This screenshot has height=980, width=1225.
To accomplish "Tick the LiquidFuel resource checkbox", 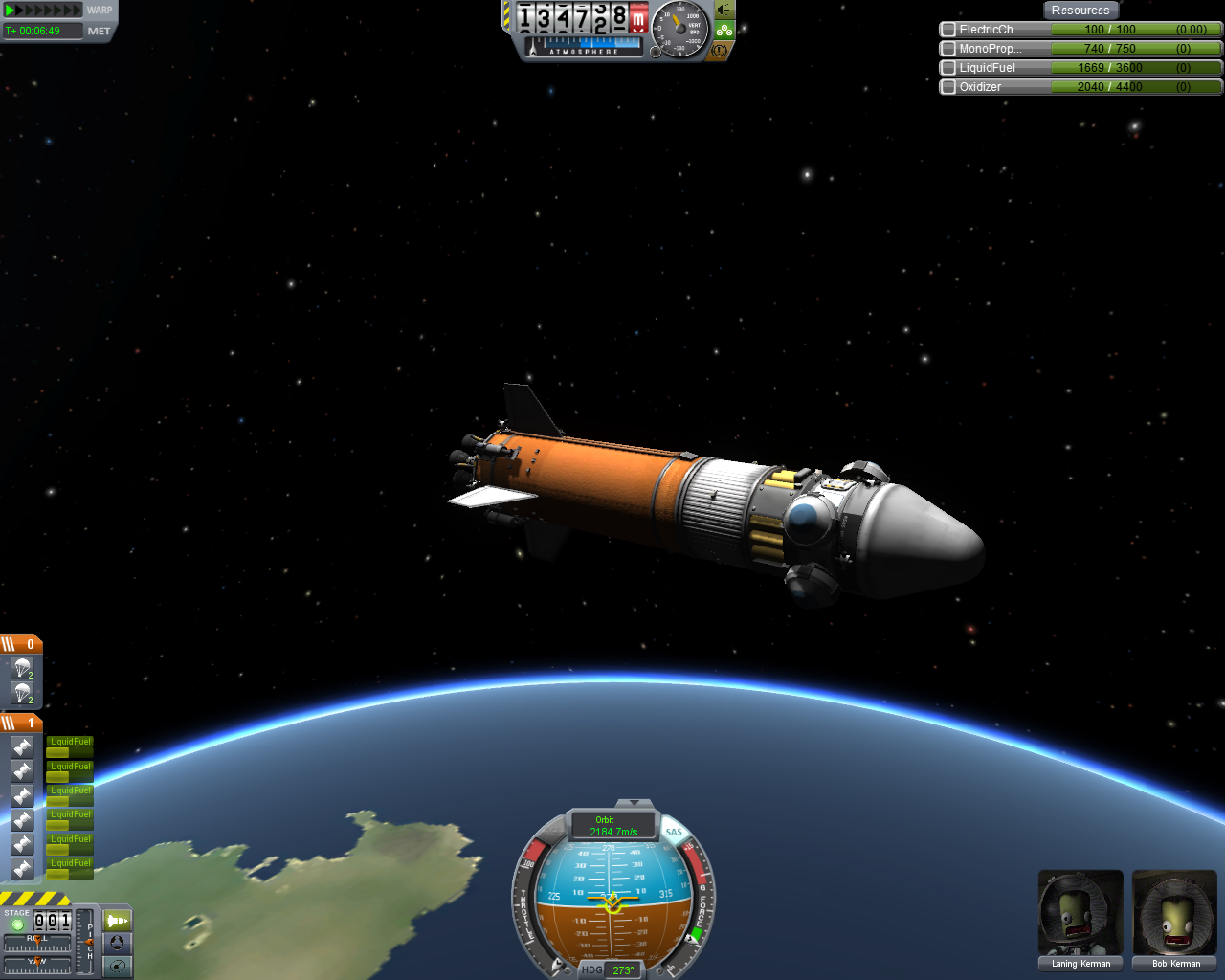I will 948,68.
